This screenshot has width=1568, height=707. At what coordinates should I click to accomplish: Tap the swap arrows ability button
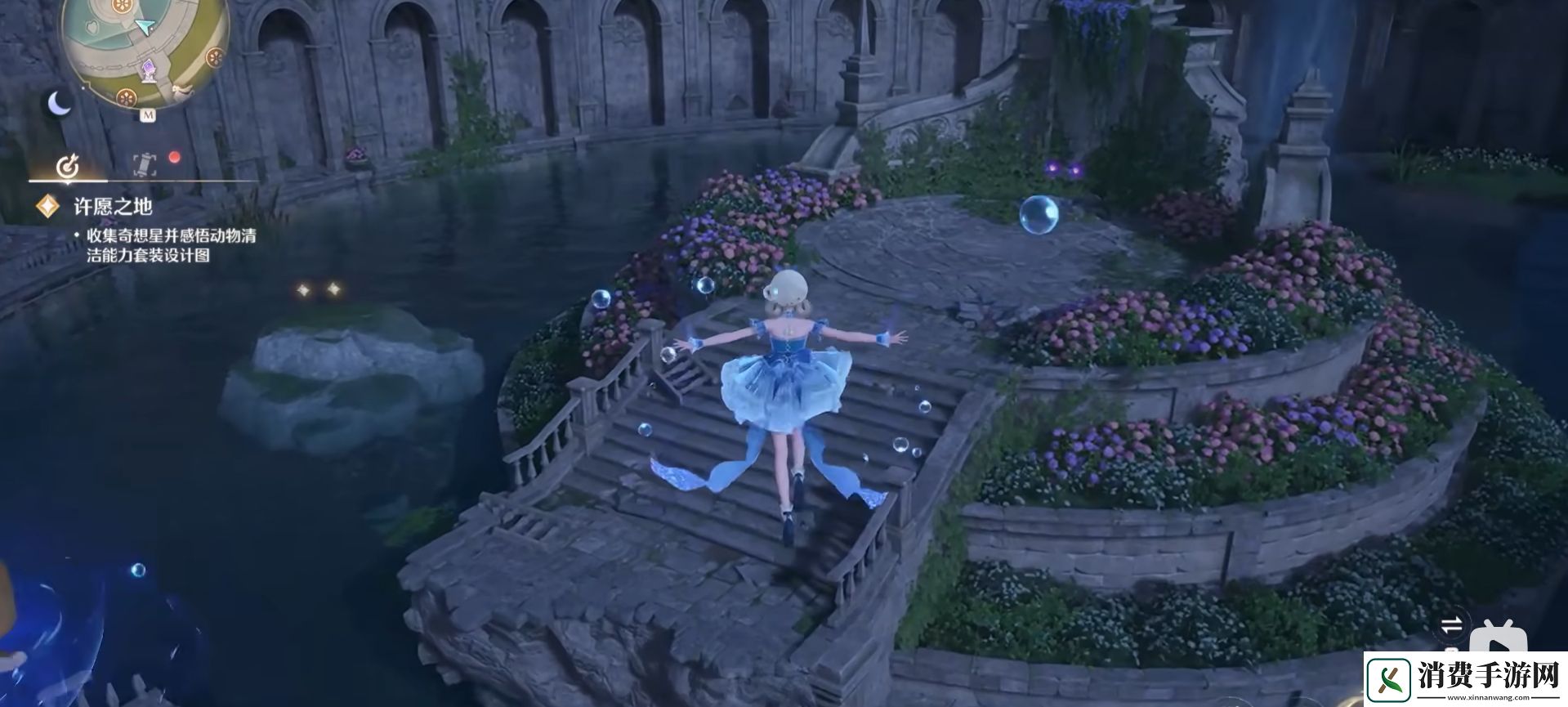[x=1451, y=626]
